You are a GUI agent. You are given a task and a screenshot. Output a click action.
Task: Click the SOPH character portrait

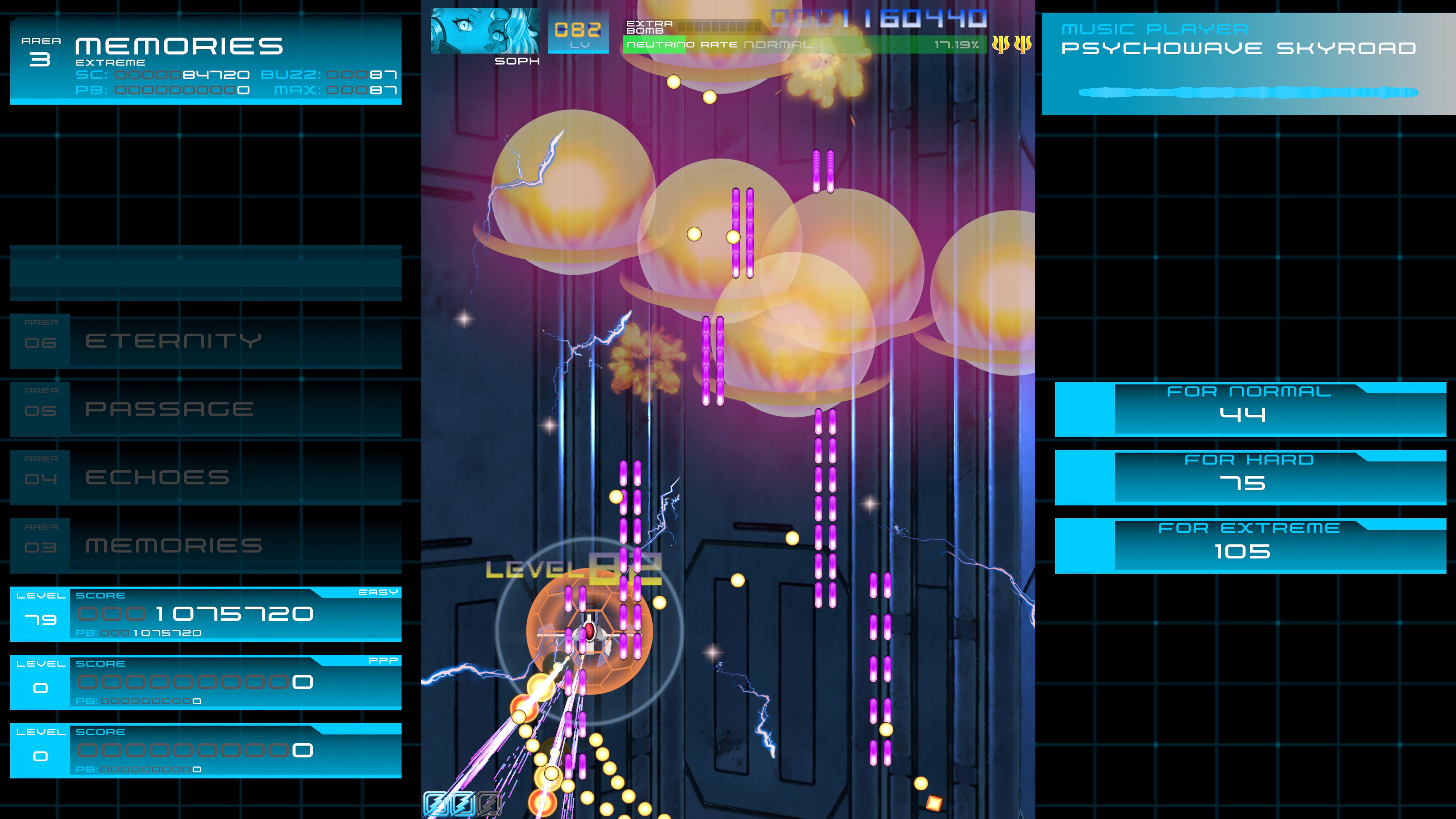pyautogui.click(x=483, y=31)
